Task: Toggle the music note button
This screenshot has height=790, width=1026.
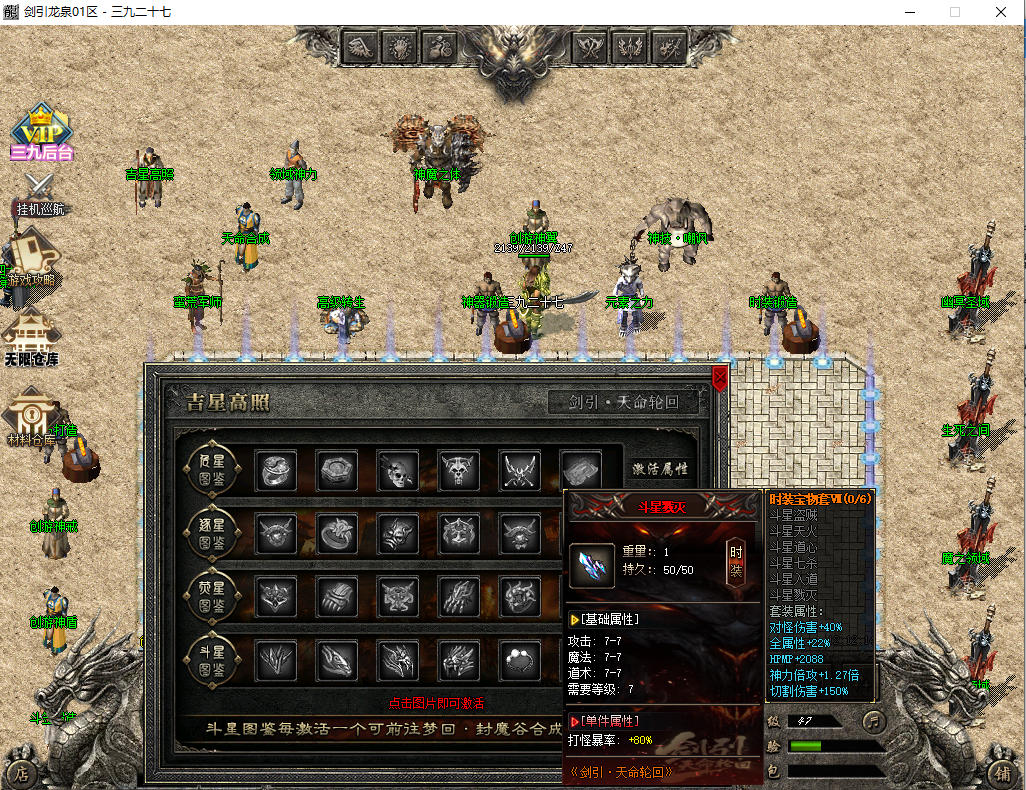Action: coord(873,720)
